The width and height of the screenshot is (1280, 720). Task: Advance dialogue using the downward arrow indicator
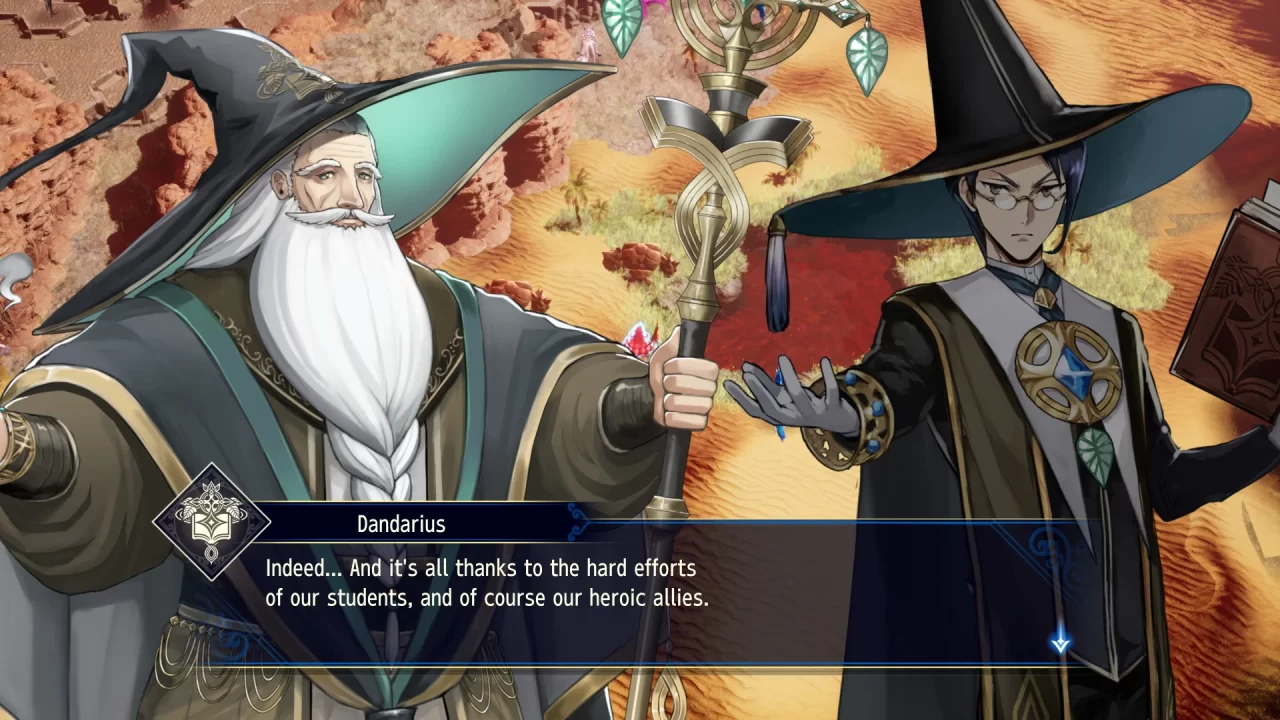[1062, 644]
